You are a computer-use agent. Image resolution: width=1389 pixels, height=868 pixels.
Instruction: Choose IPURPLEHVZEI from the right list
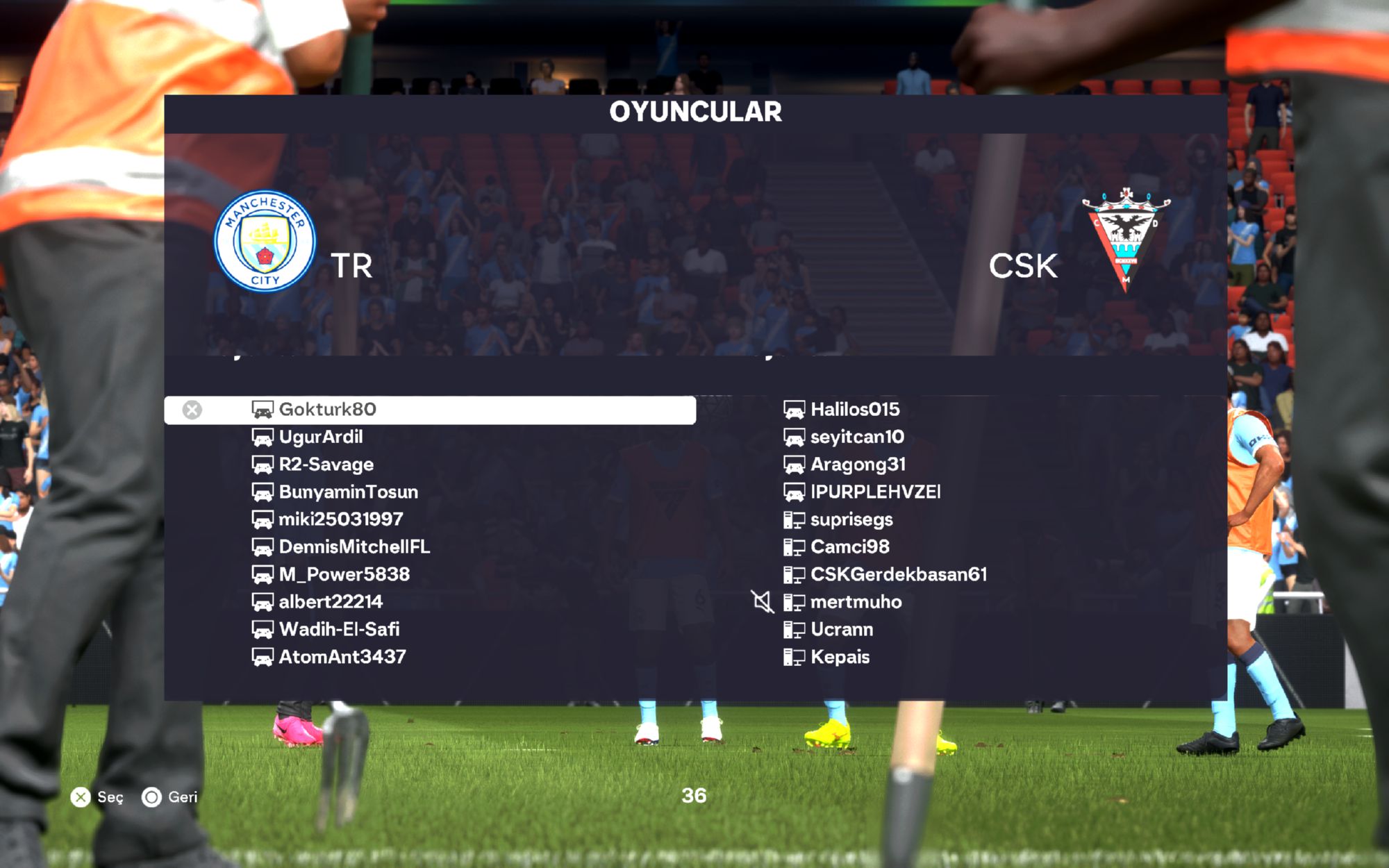pos(875,492)
